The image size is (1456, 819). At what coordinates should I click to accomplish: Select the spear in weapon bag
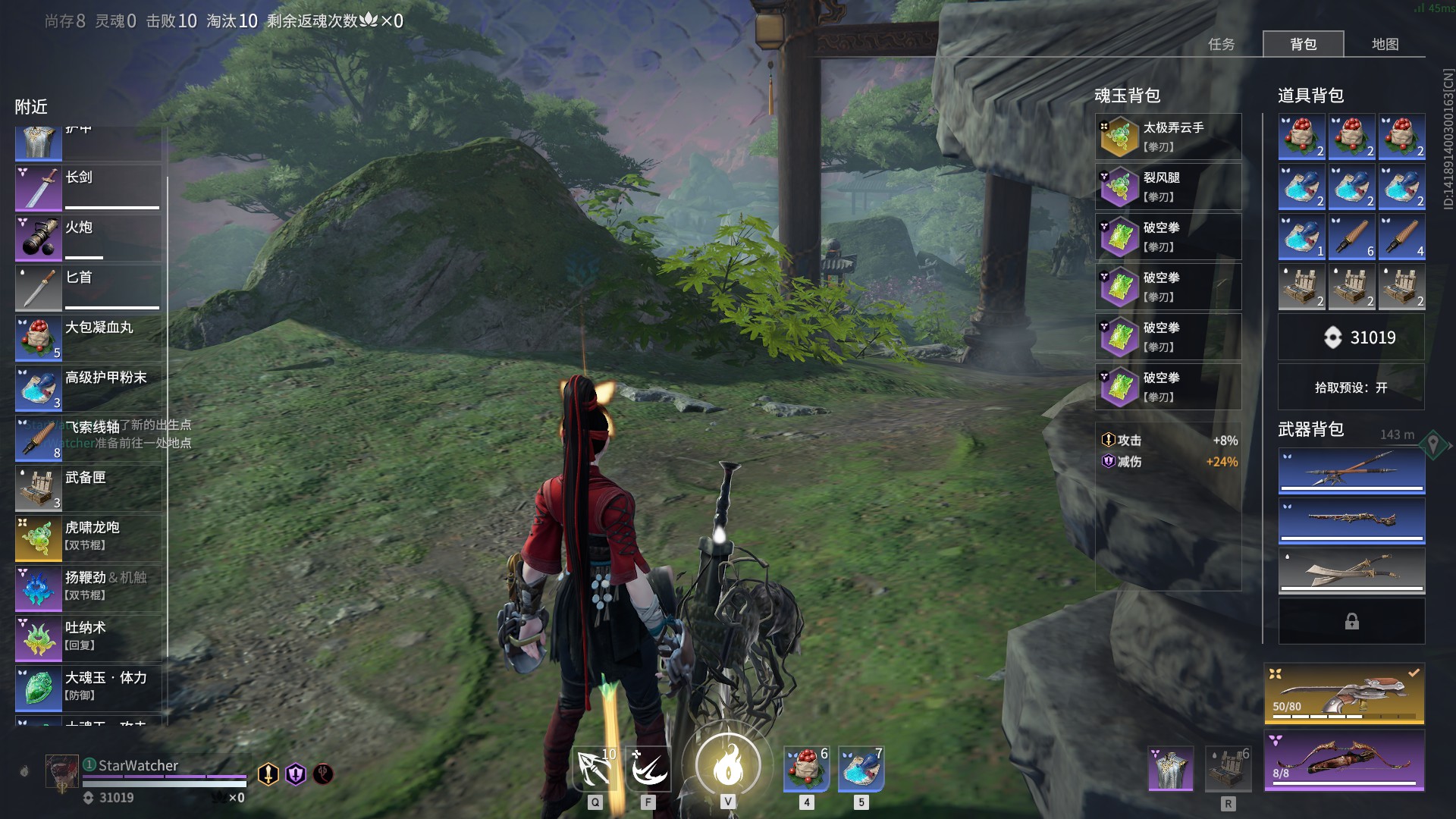click(1351, 471)
